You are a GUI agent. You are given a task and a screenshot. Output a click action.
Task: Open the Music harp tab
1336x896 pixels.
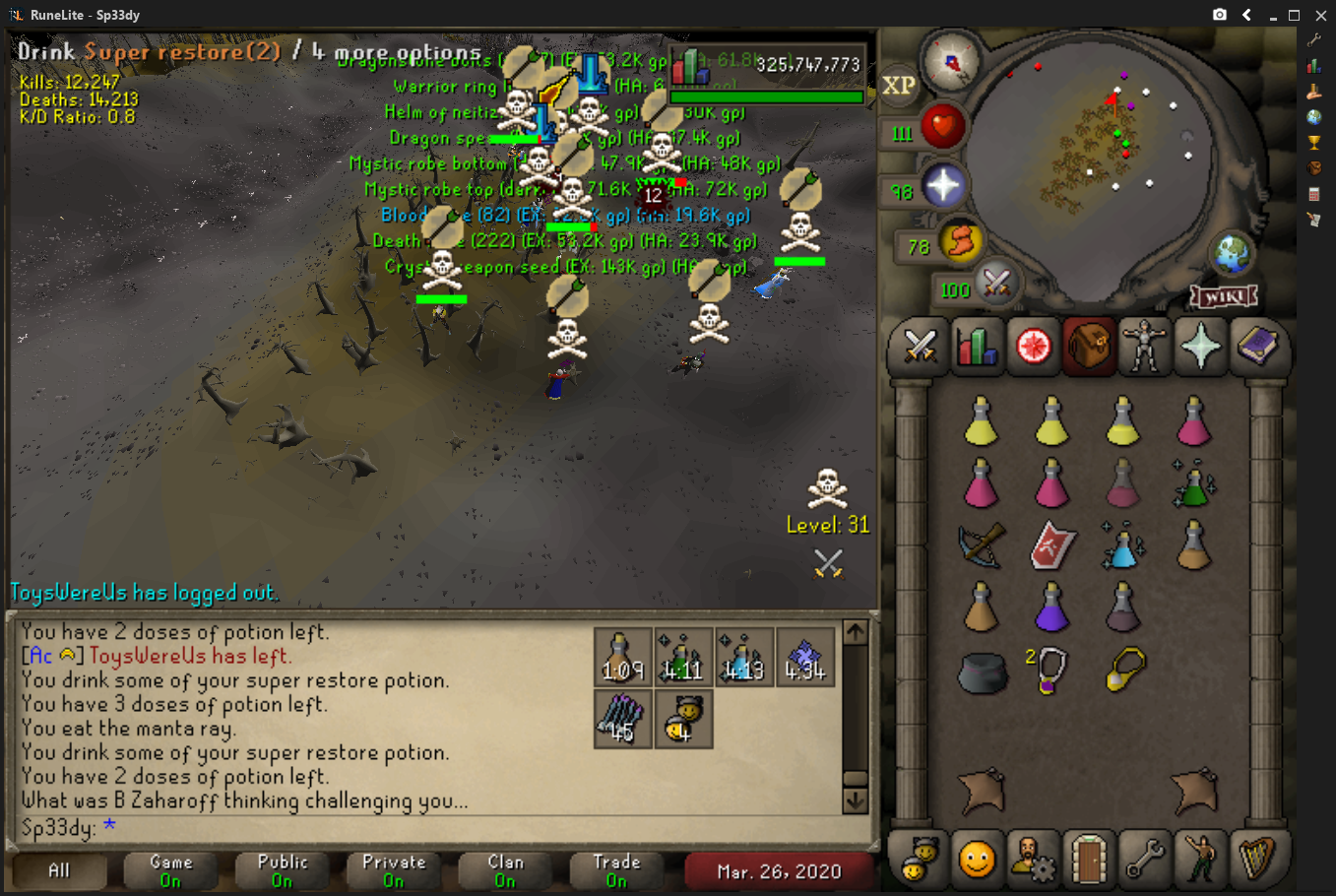tap(1256, 860)
